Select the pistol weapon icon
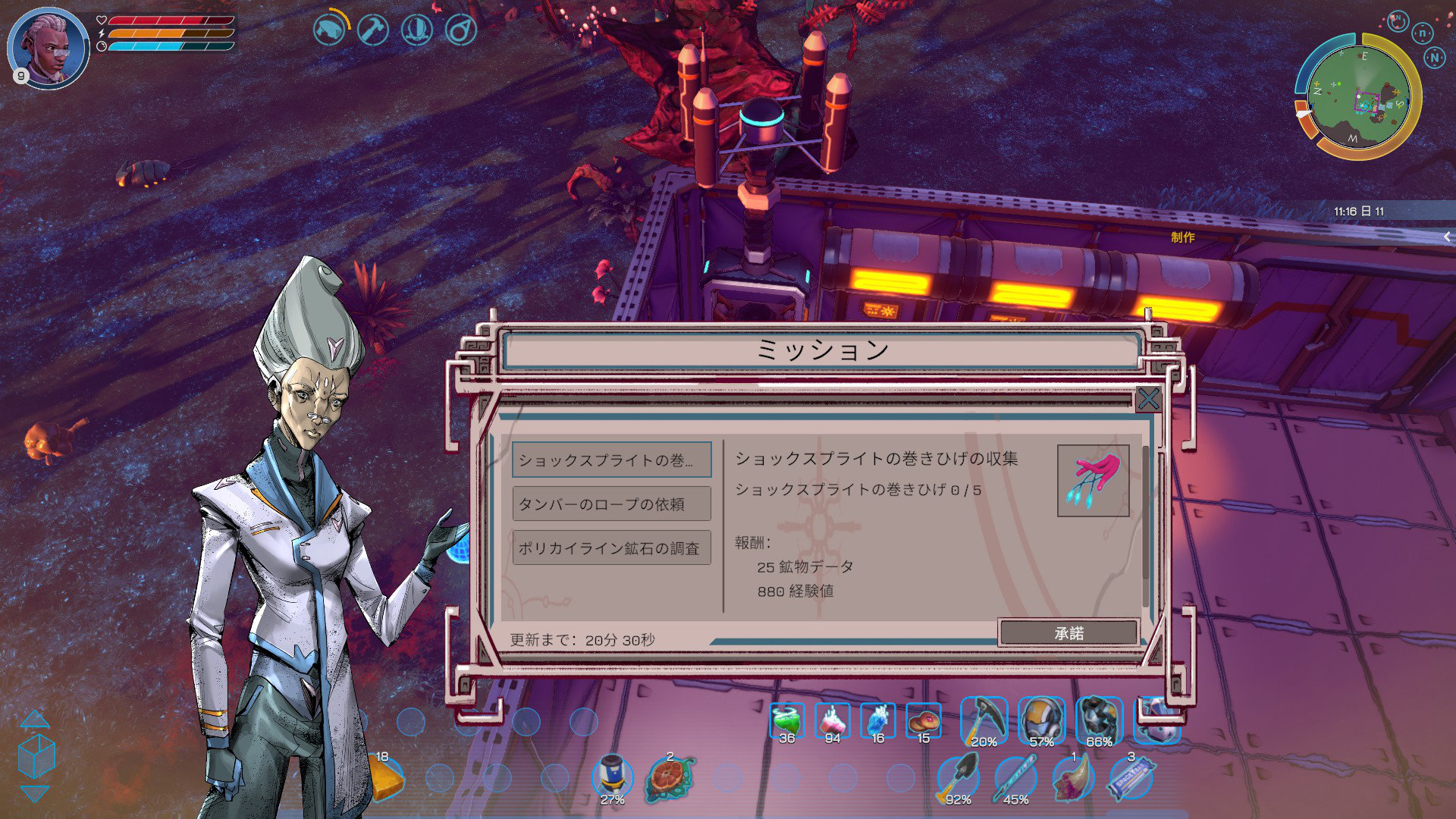 pyautogui.click(x=329, y=30)
